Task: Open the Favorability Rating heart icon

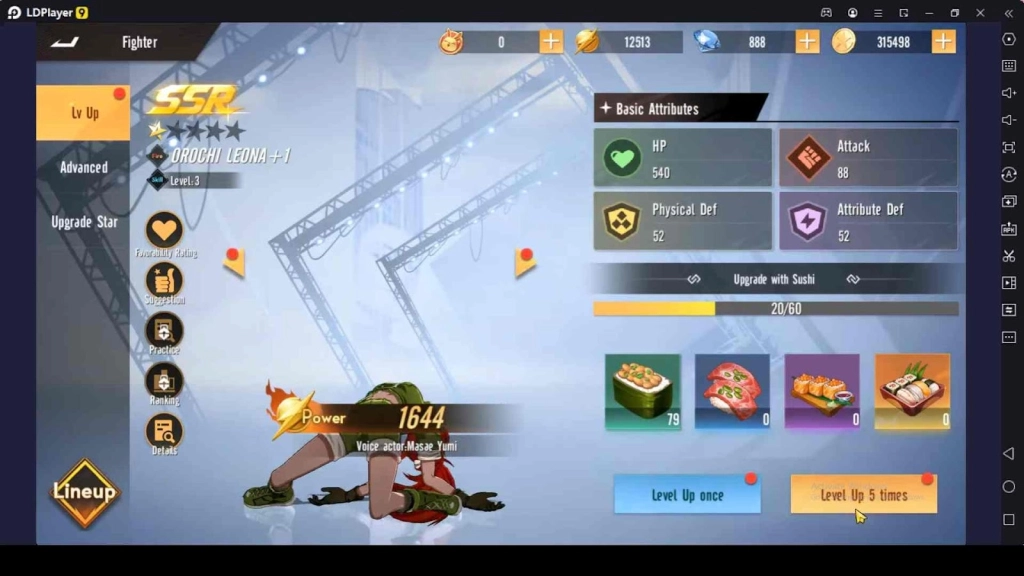Action: pos(164,230)
